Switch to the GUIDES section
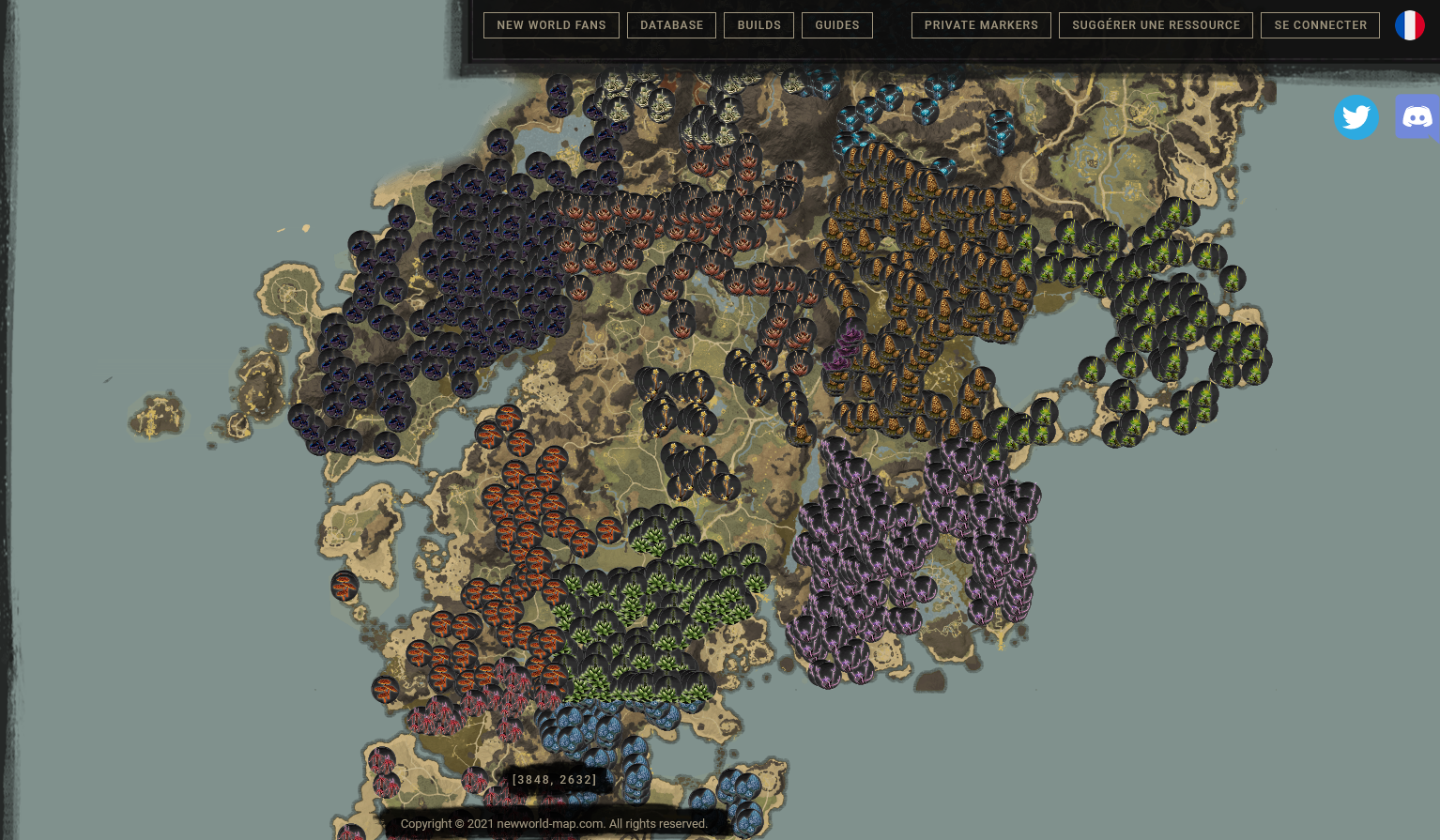The height and width of the screenshot is (840, 1440). pyautogui.click(x=836, y=25)
